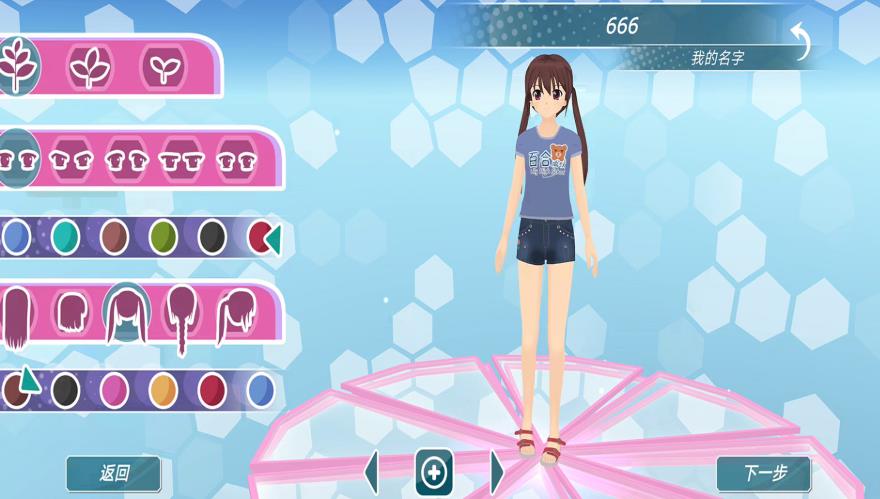Choose the two-leaf sprout icon
Screen dimensions: 880x499
coord(162,67)
